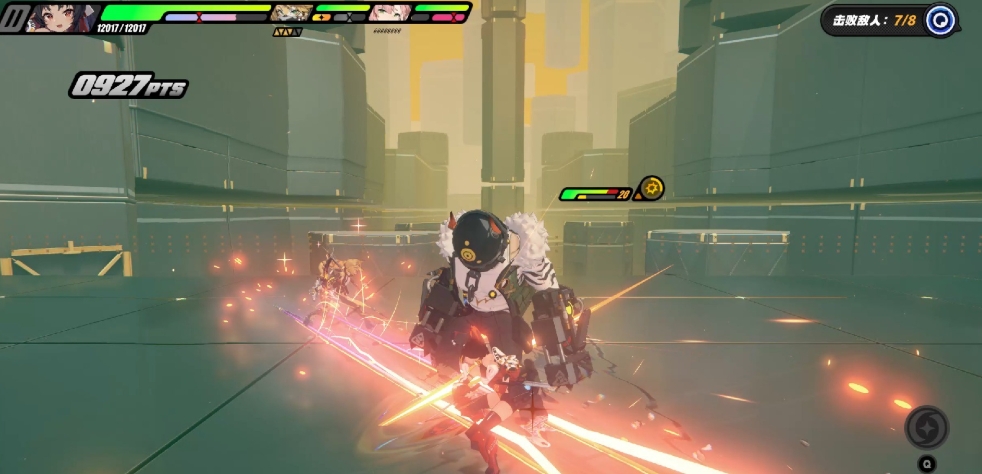
Task: Pause the game with the pause button
Action: click(x=14, y=18)
